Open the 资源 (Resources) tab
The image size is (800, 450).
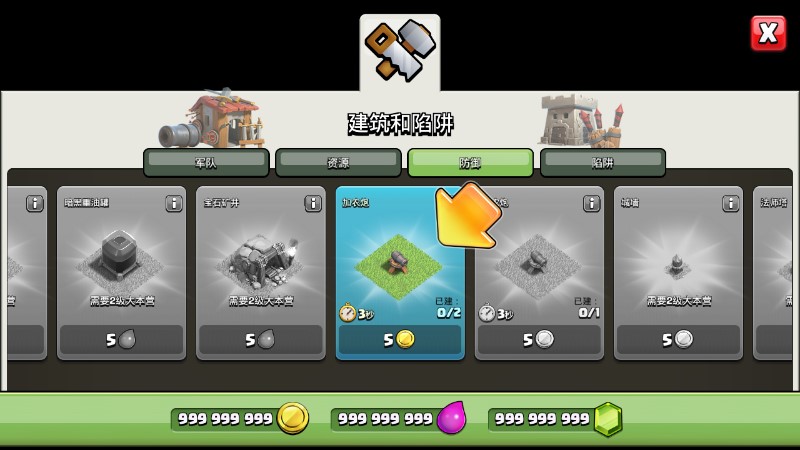coord(338,162)
